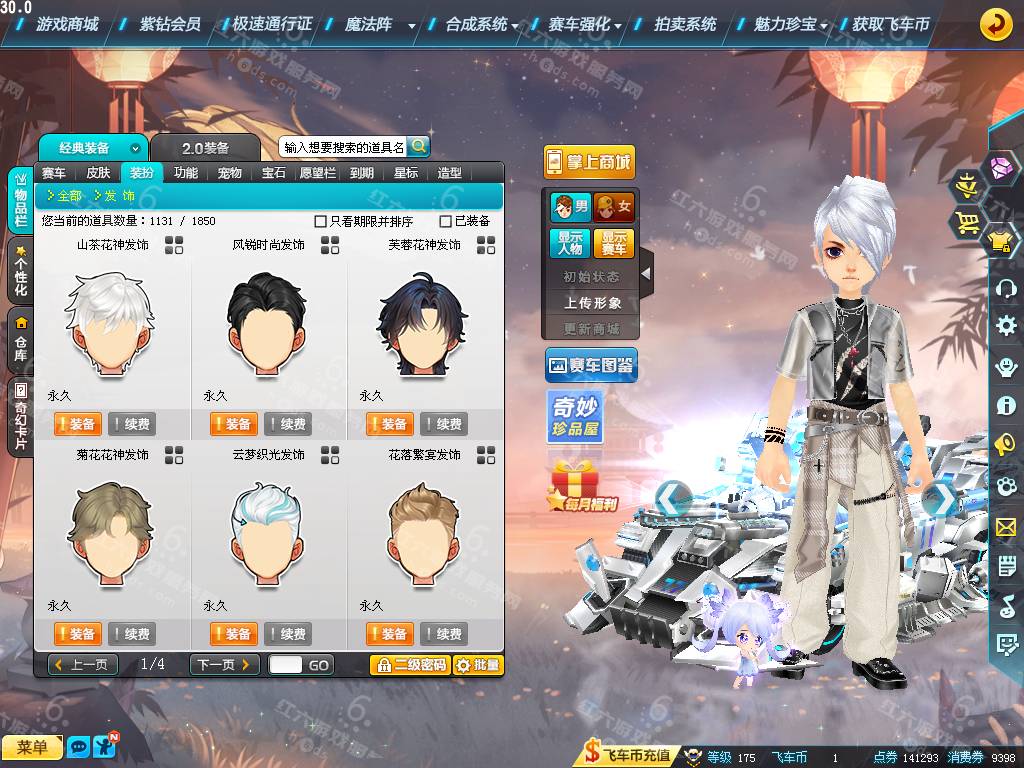The height and width of the screenshot is (768, 1024).
Task: Open 二级密码 secondary password settings
Action: pos(410,664)
